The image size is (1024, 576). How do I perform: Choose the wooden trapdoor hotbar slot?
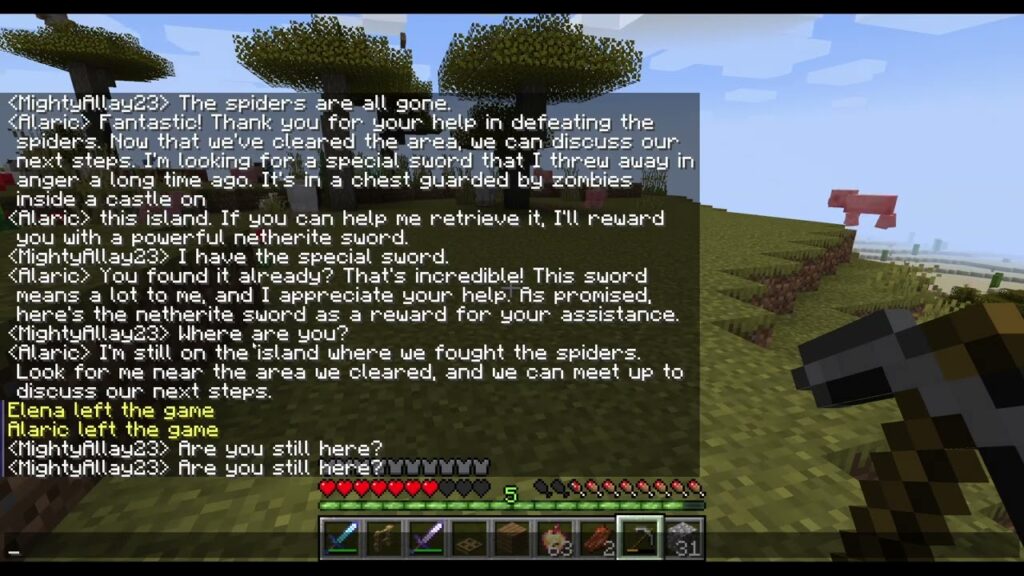(x=468, y=537)
